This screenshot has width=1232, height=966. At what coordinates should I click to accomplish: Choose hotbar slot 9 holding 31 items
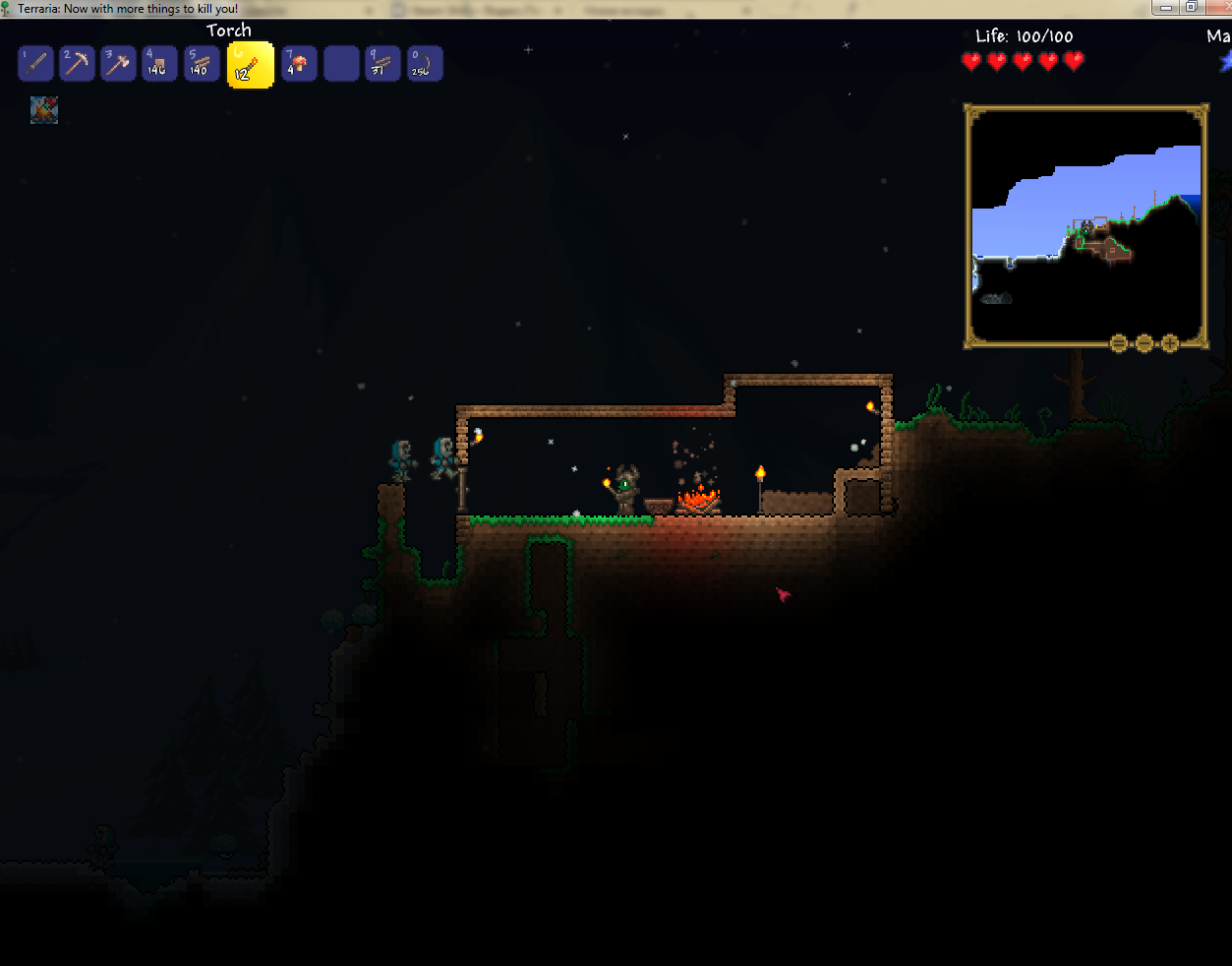tap(382, 65)
